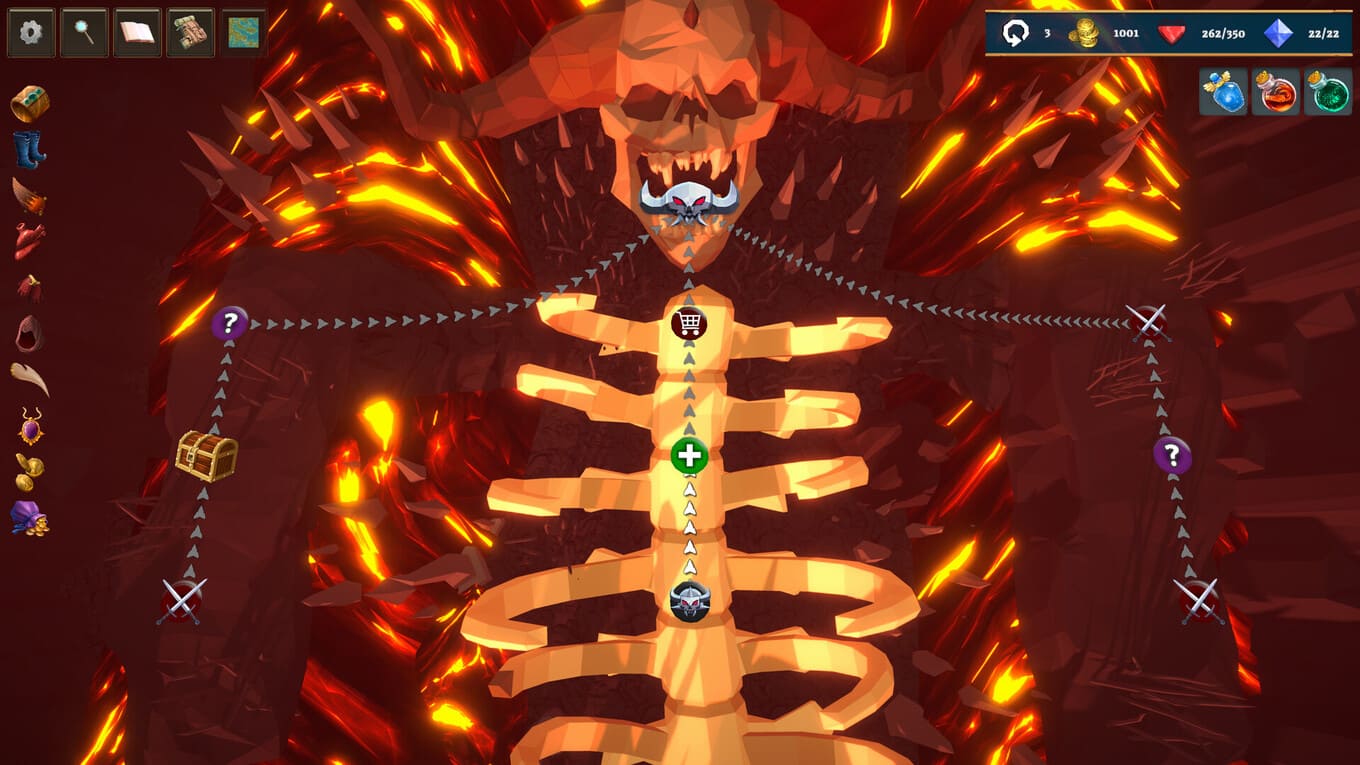This screenshot has width=1360, height=765.
Task: Open the settings gear menu
Action: pyautogui.click(x=31, y=33)
